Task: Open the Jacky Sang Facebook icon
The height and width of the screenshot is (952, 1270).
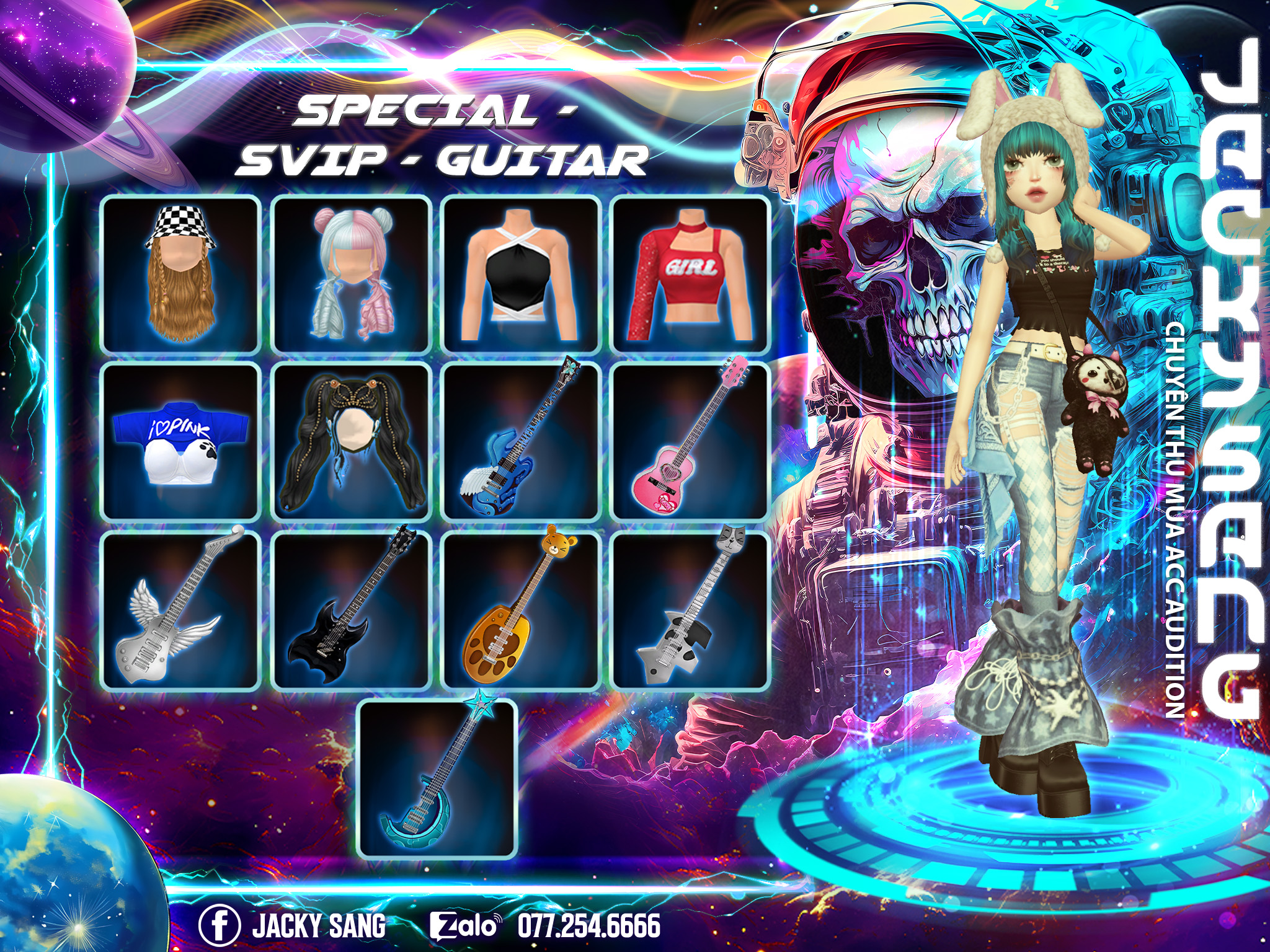Action: (x=220, y=926)
